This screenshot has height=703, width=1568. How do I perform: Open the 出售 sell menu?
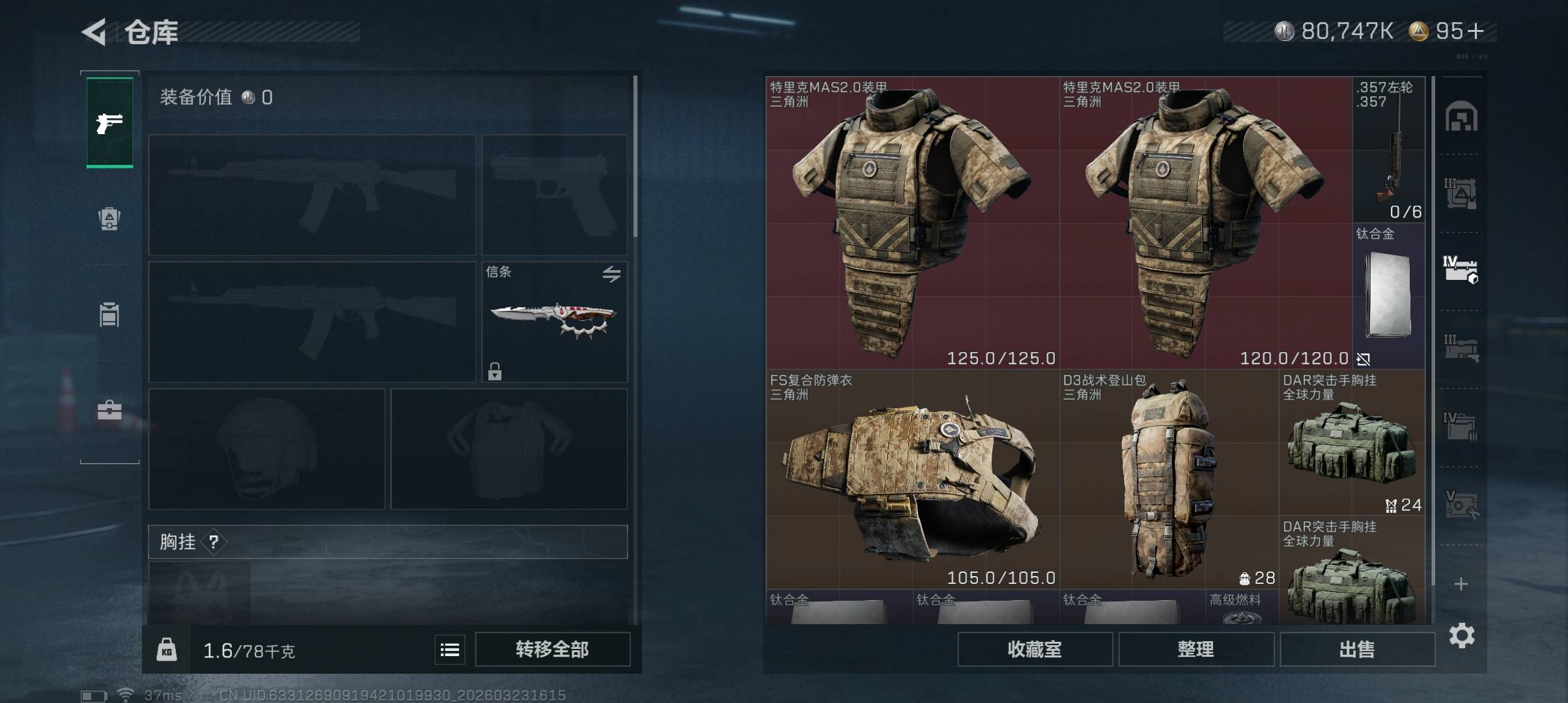pos(1357,649)
